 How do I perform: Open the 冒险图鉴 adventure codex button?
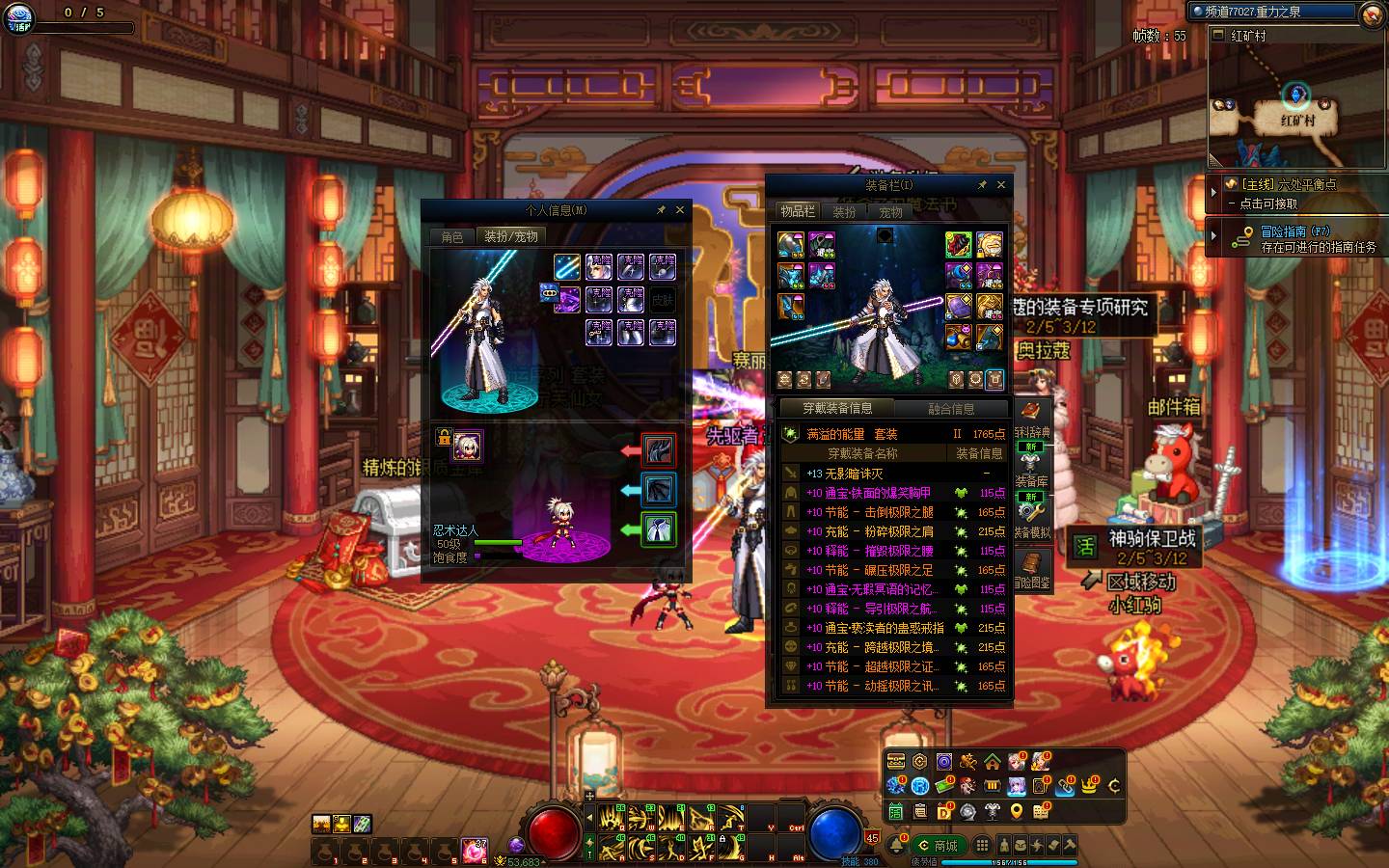(x=1030, y=567)
